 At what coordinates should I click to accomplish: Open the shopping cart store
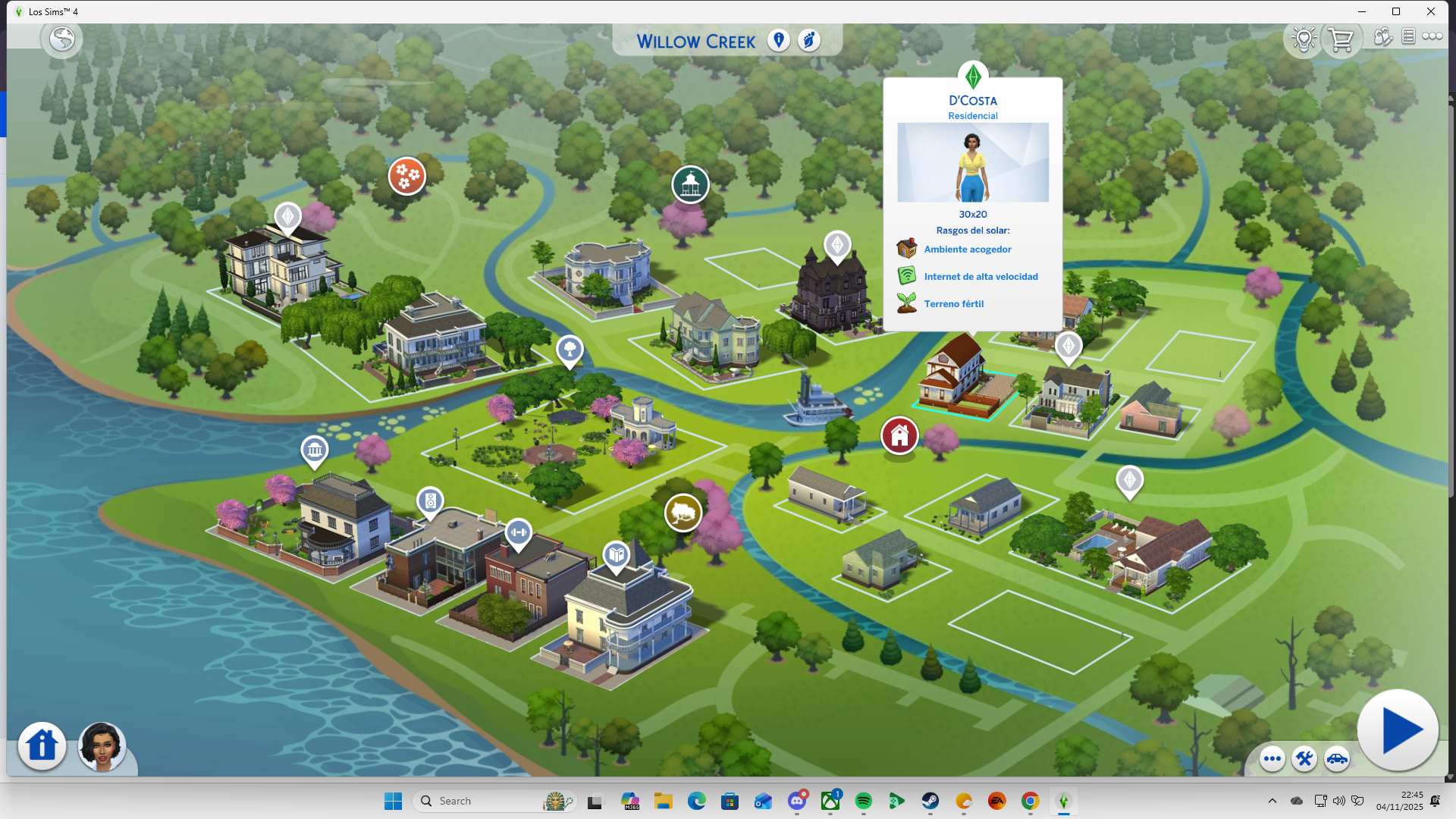[1341, 39]
